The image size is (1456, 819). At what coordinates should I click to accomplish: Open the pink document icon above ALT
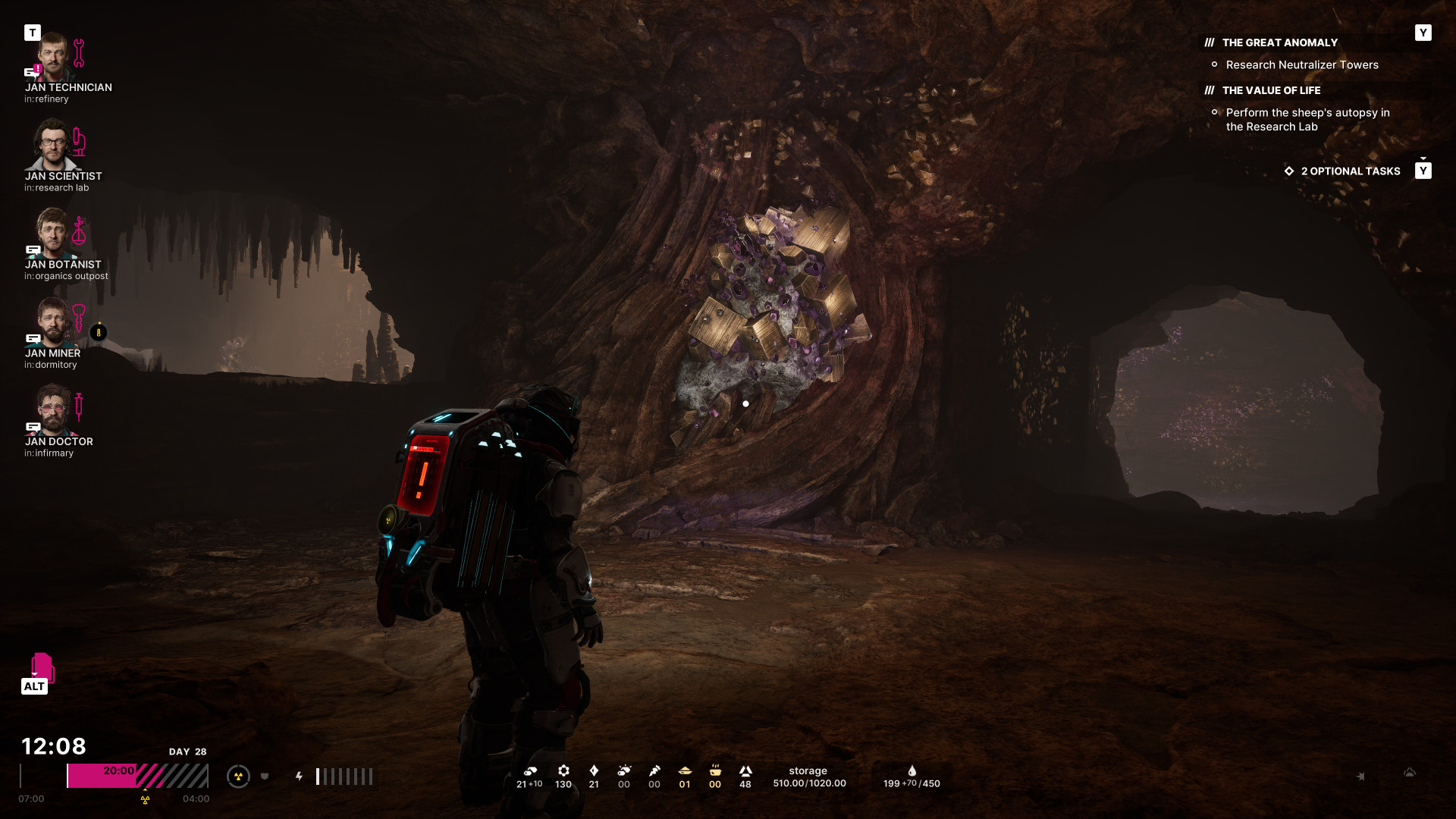point(42,667)
